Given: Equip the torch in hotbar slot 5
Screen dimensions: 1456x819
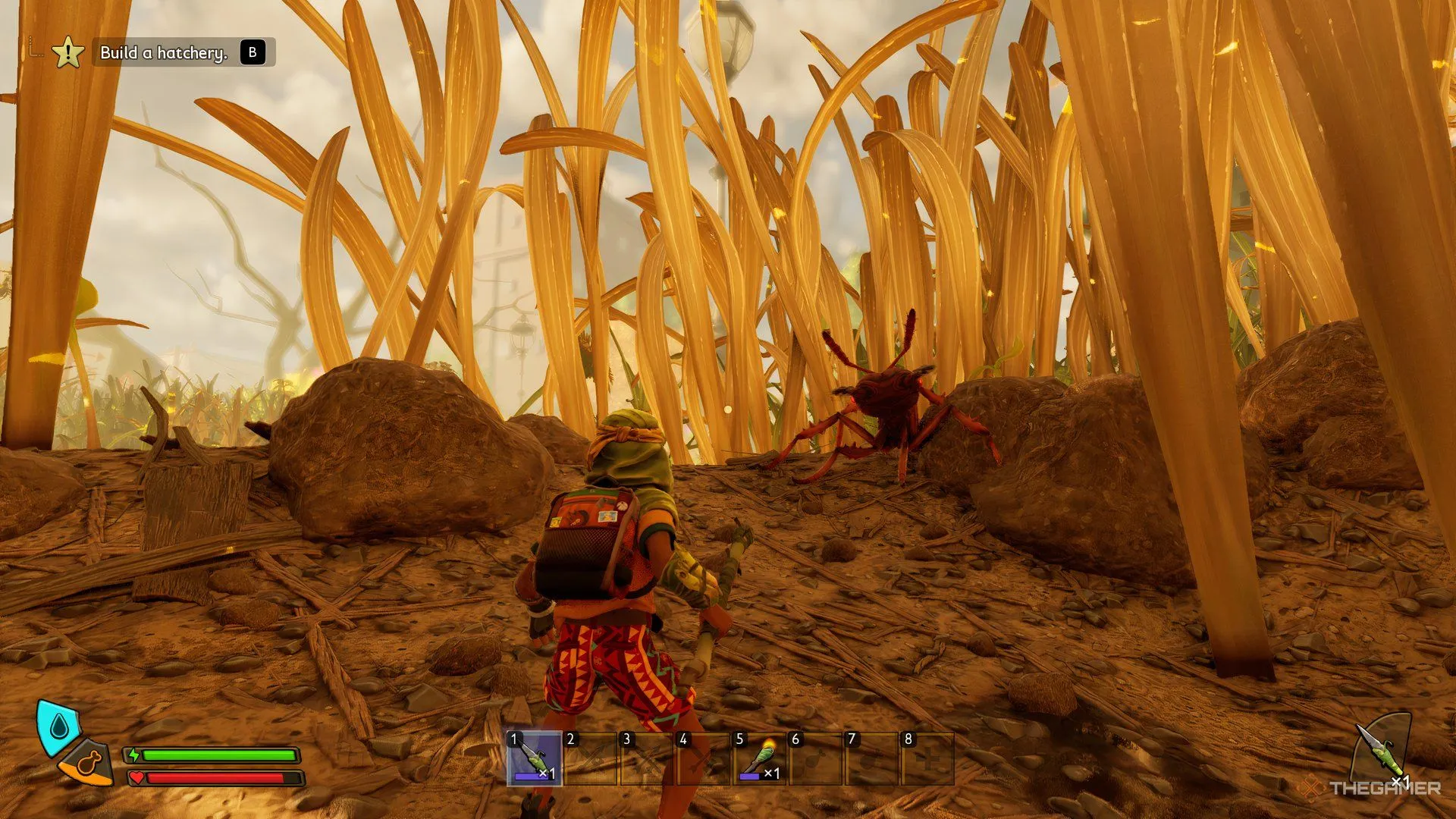Looking at the screenshot, I should 759,759.
